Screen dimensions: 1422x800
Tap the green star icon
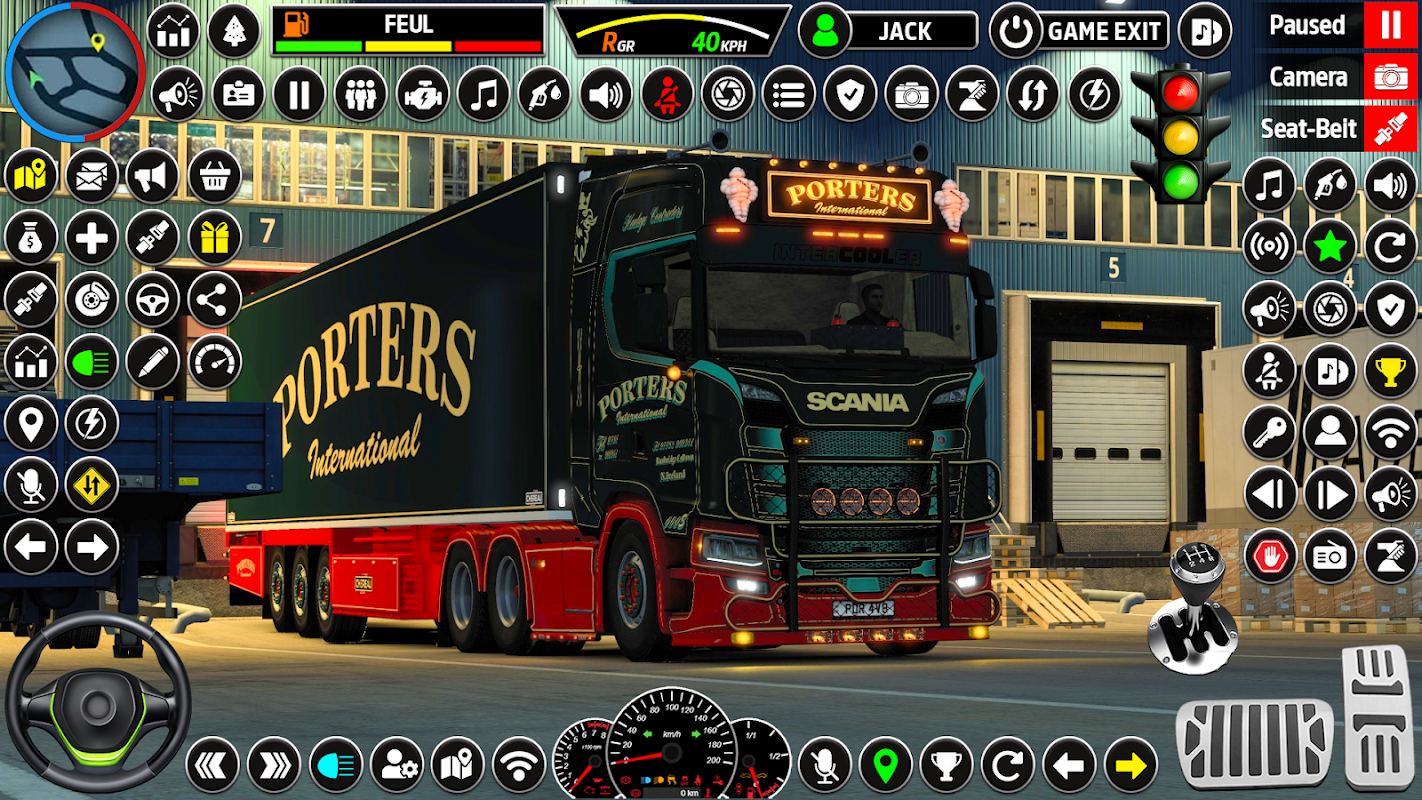(1329, 247)
